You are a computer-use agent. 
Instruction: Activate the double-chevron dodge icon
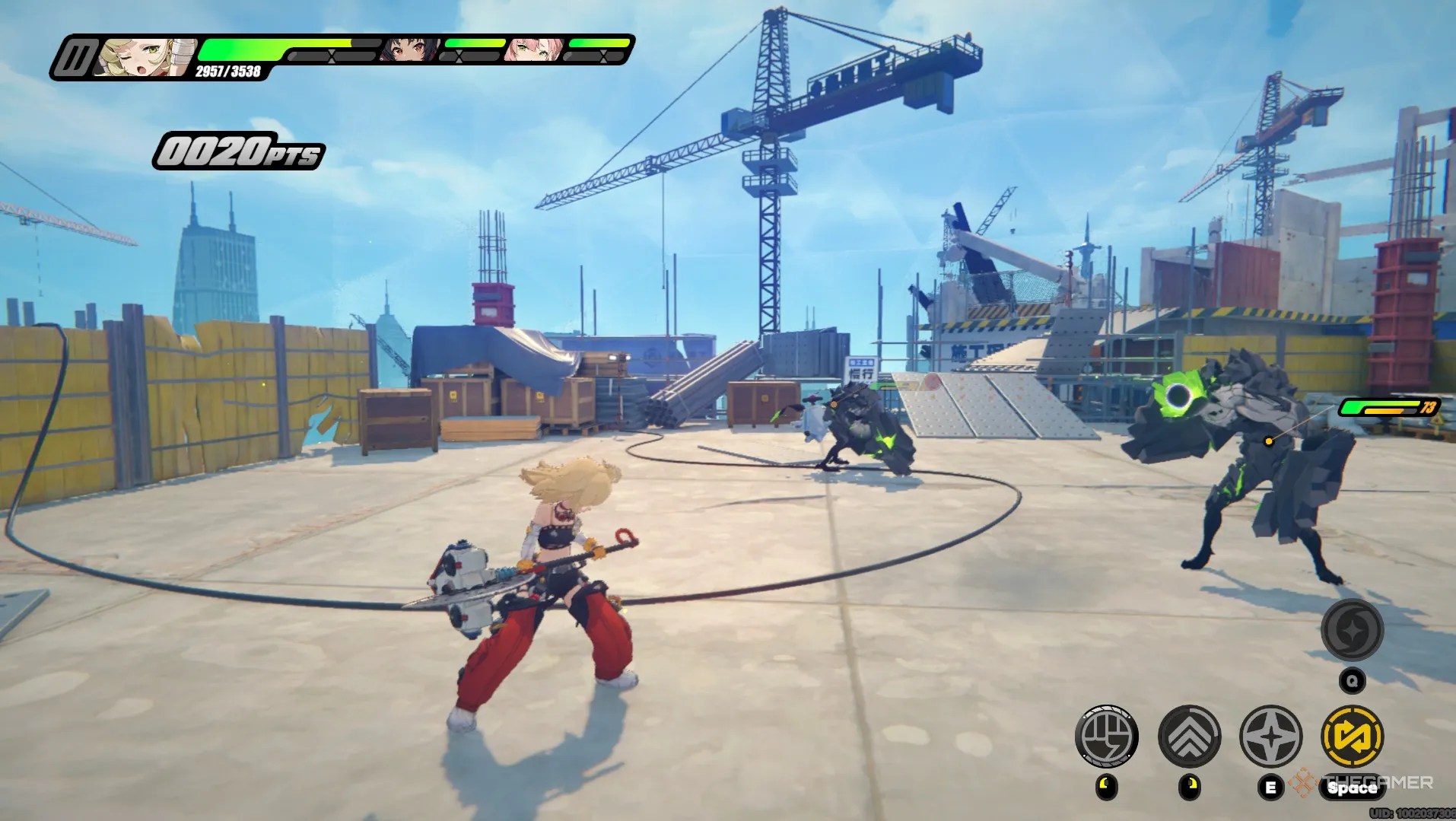point(1189,736)
